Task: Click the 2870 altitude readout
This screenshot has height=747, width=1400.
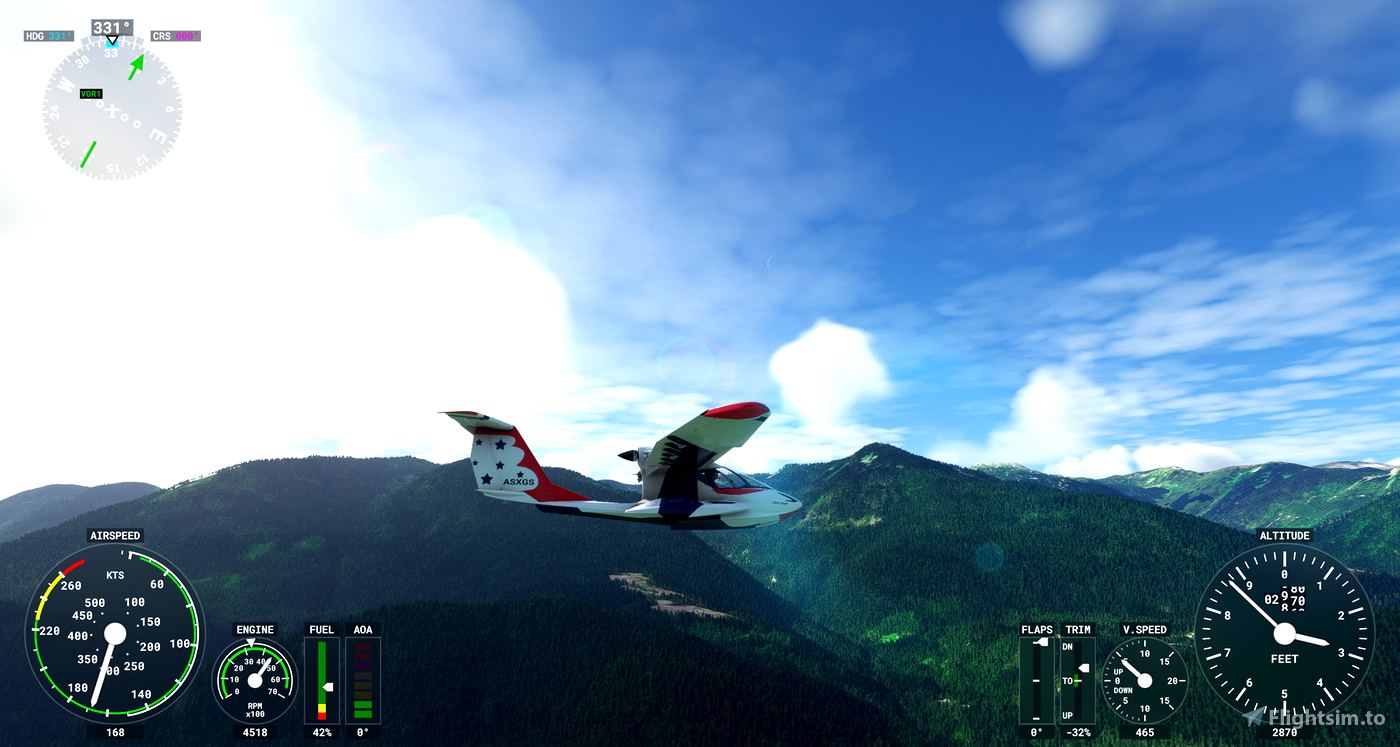Action: tap(1285, 731)
